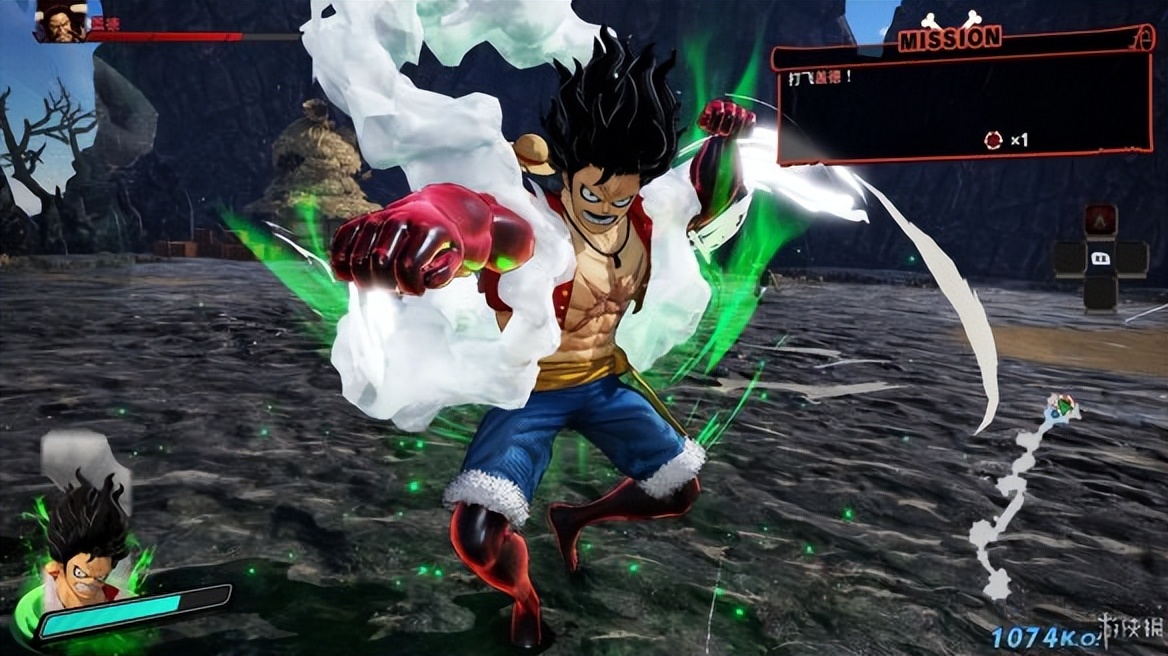Click the enemy boss portrait
Viewport: 1168px width, 656px height.
click(x=59, y=22)
